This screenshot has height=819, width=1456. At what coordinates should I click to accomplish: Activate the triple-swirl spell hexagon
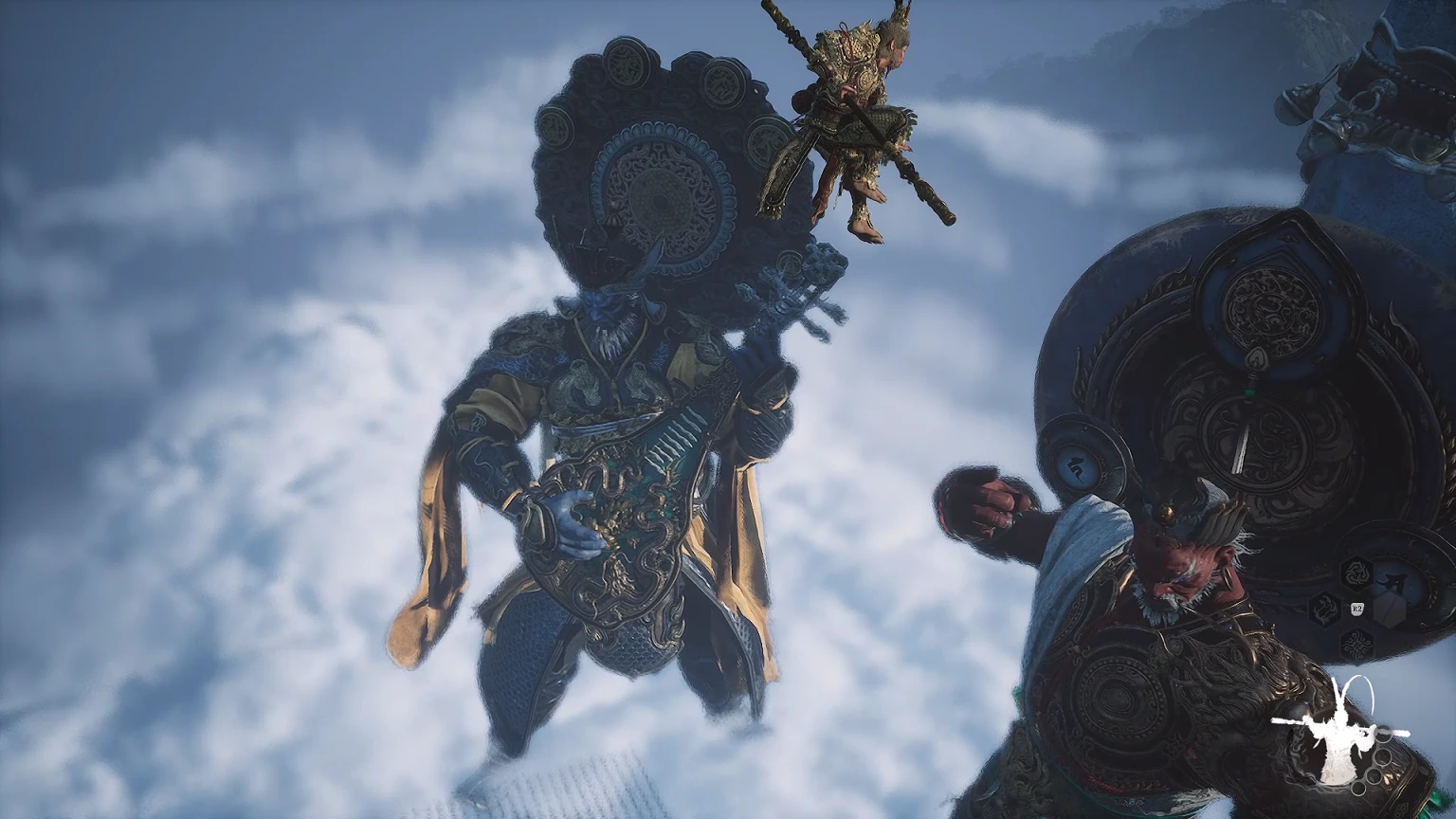pyautogui.click(x=1355, y=572)
